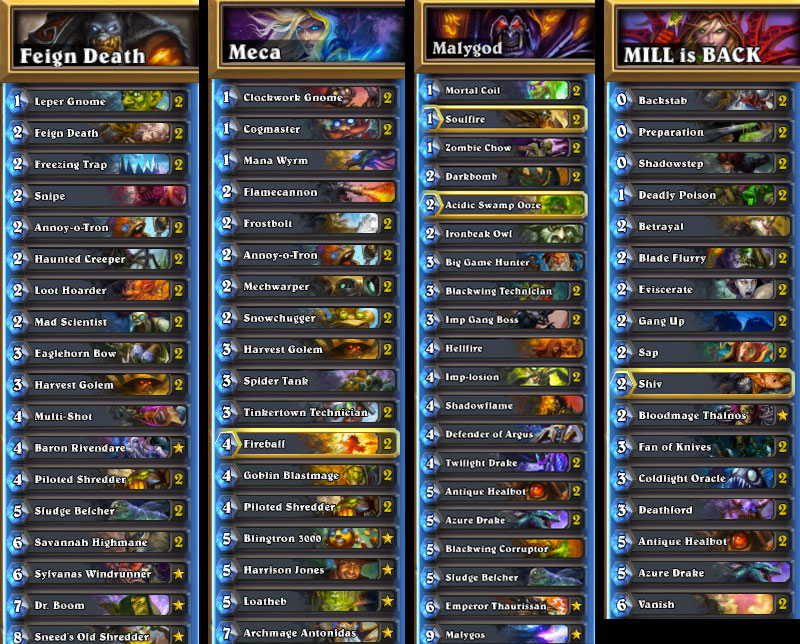
Task: Select the Backstab card row
Action: click(x=700, y=101)
